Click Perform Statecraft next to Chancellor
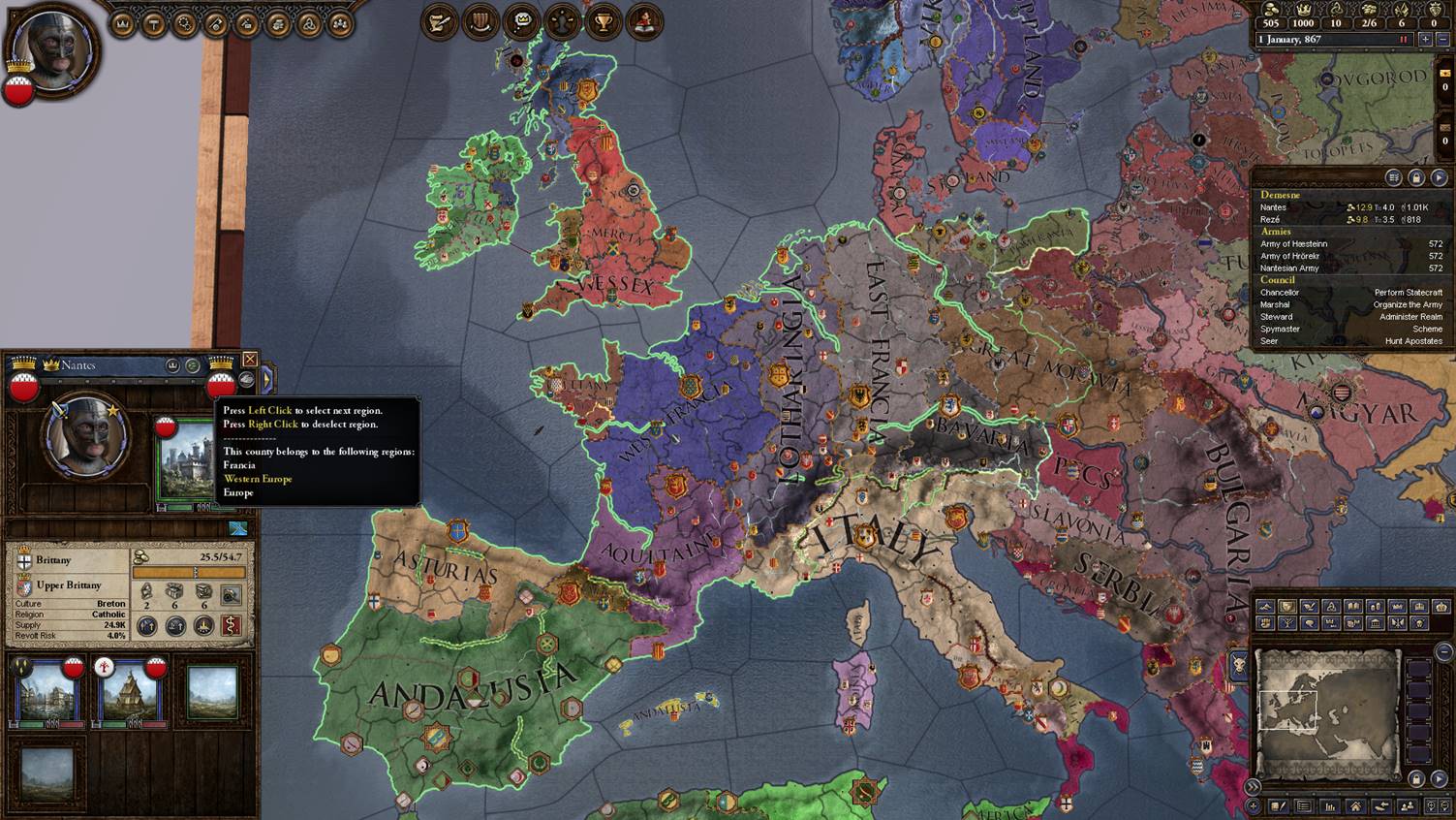 coord(1410,292)
